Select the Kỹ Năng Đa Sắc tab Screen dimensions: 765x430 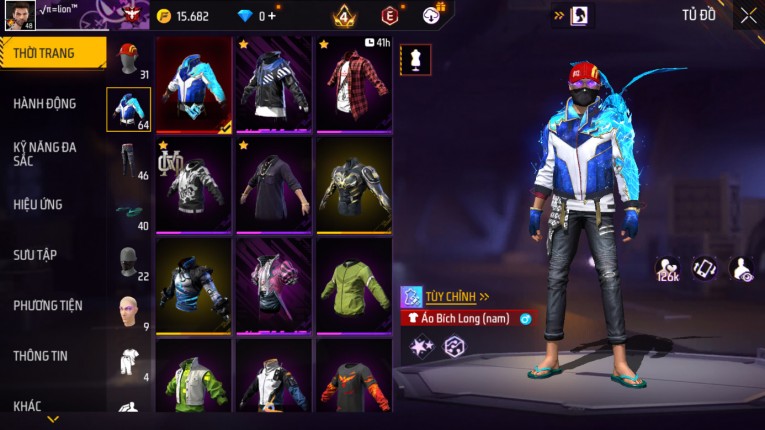pyautogui.click(x=45, y=153)
